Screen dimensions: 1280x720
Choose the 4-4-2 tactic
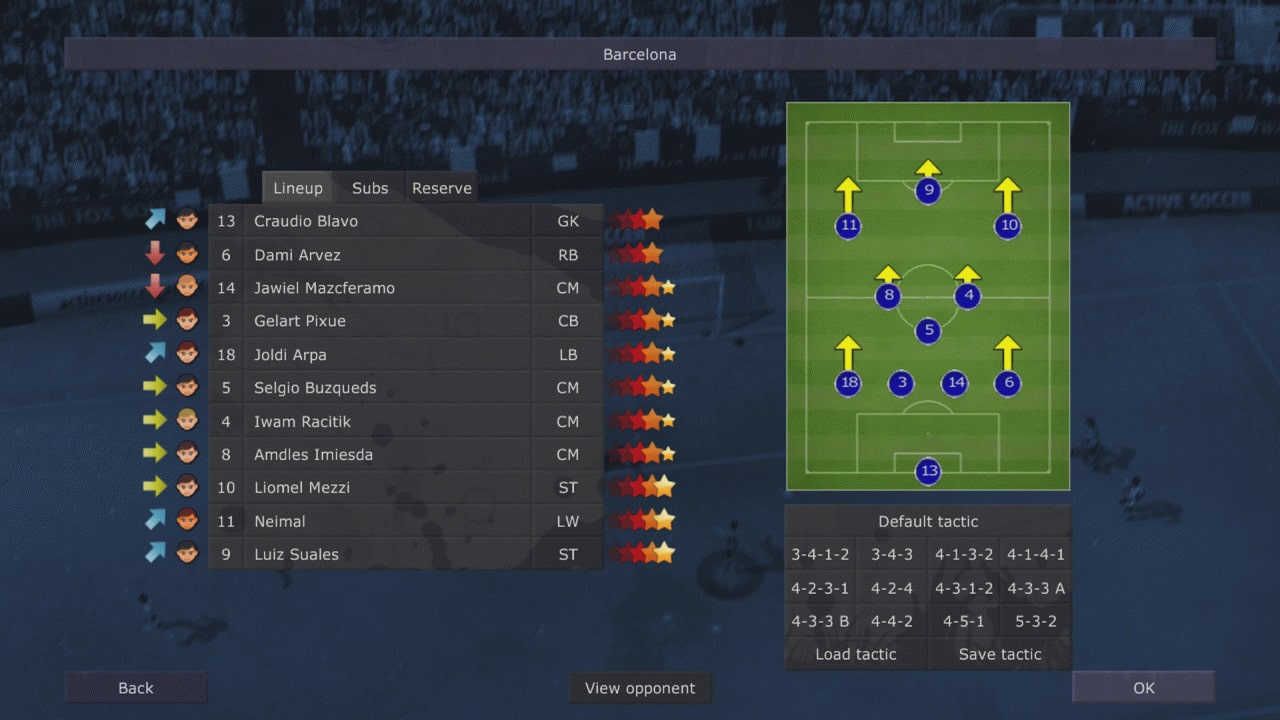(892, 621)
